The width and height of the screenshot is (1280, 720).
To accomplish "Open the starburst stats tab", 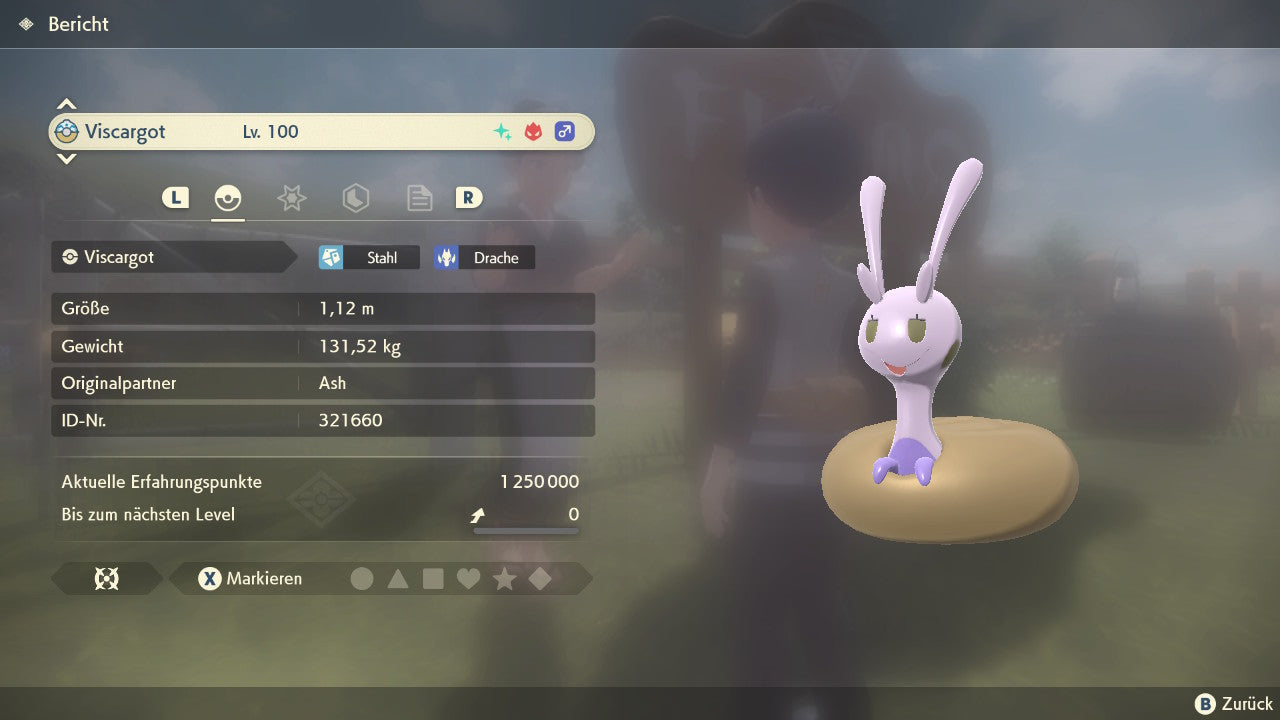I will point(291,198).
